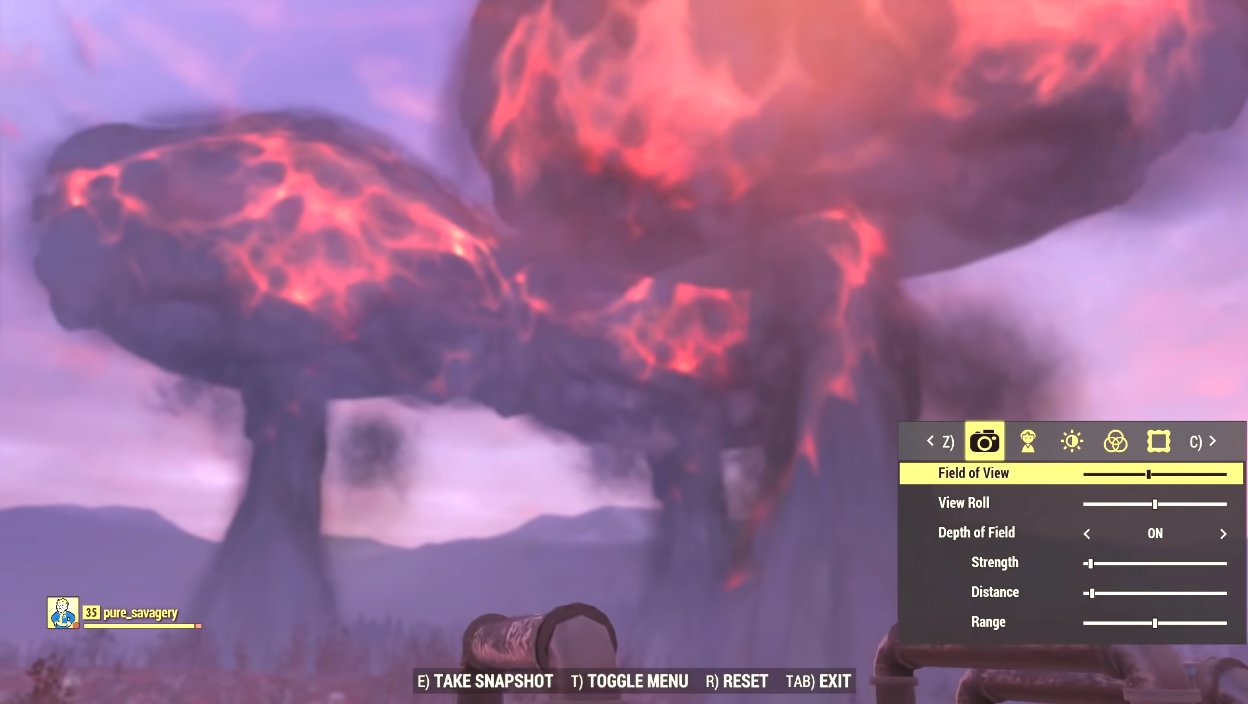1248x704 pixels.
Task: Switch to the character pose tab
Action: point(1028,441)
